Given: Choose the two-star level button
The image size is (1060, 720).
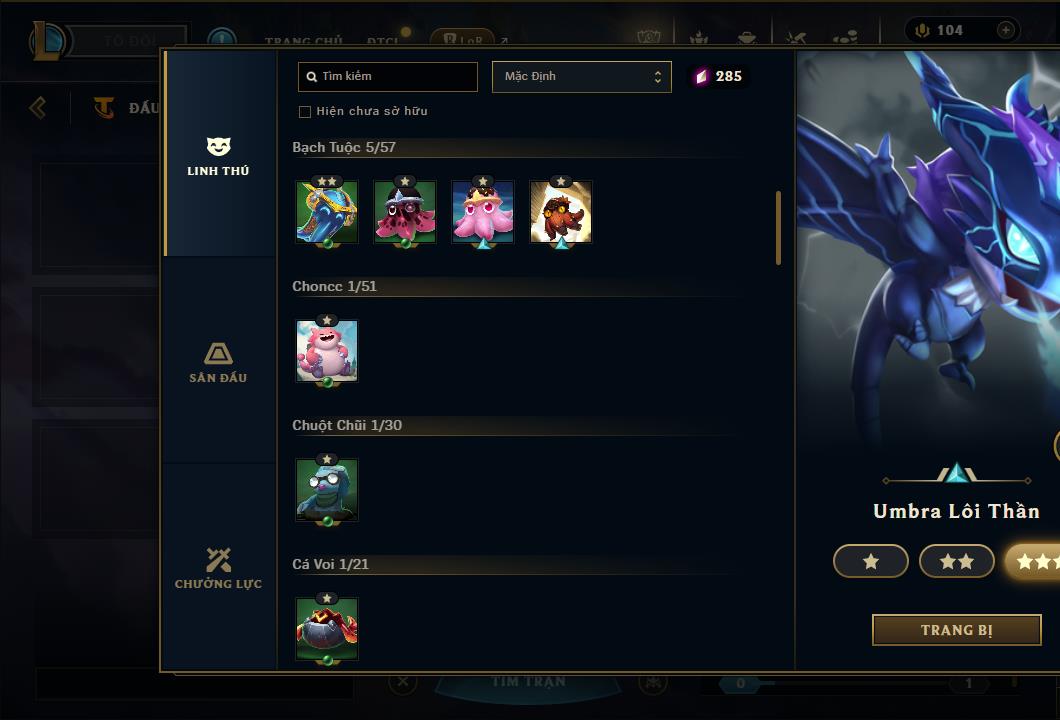Looking at the screenshot, I should (x=957, y=562).
